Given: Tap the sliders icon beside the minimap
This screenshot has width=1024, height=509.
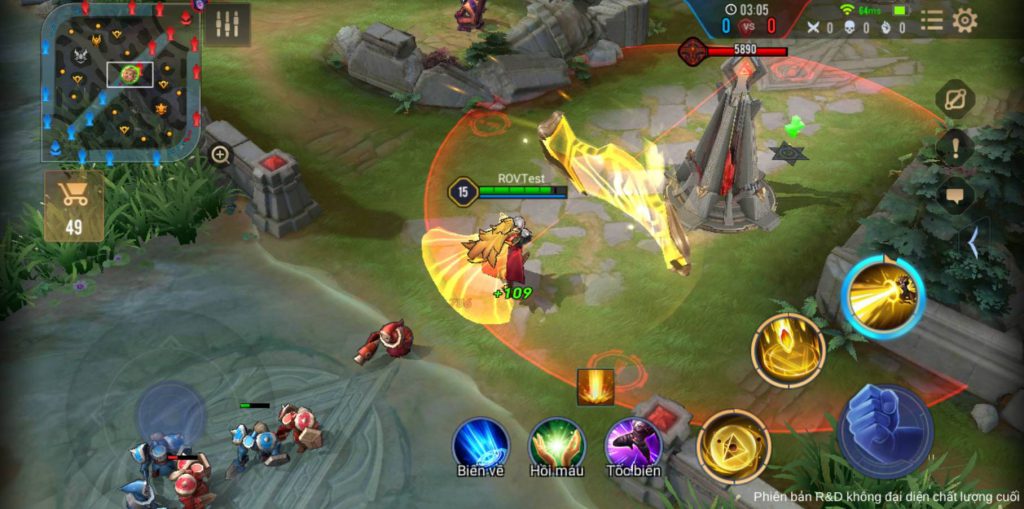Looking at the screenshot, I should click(227, 25).
